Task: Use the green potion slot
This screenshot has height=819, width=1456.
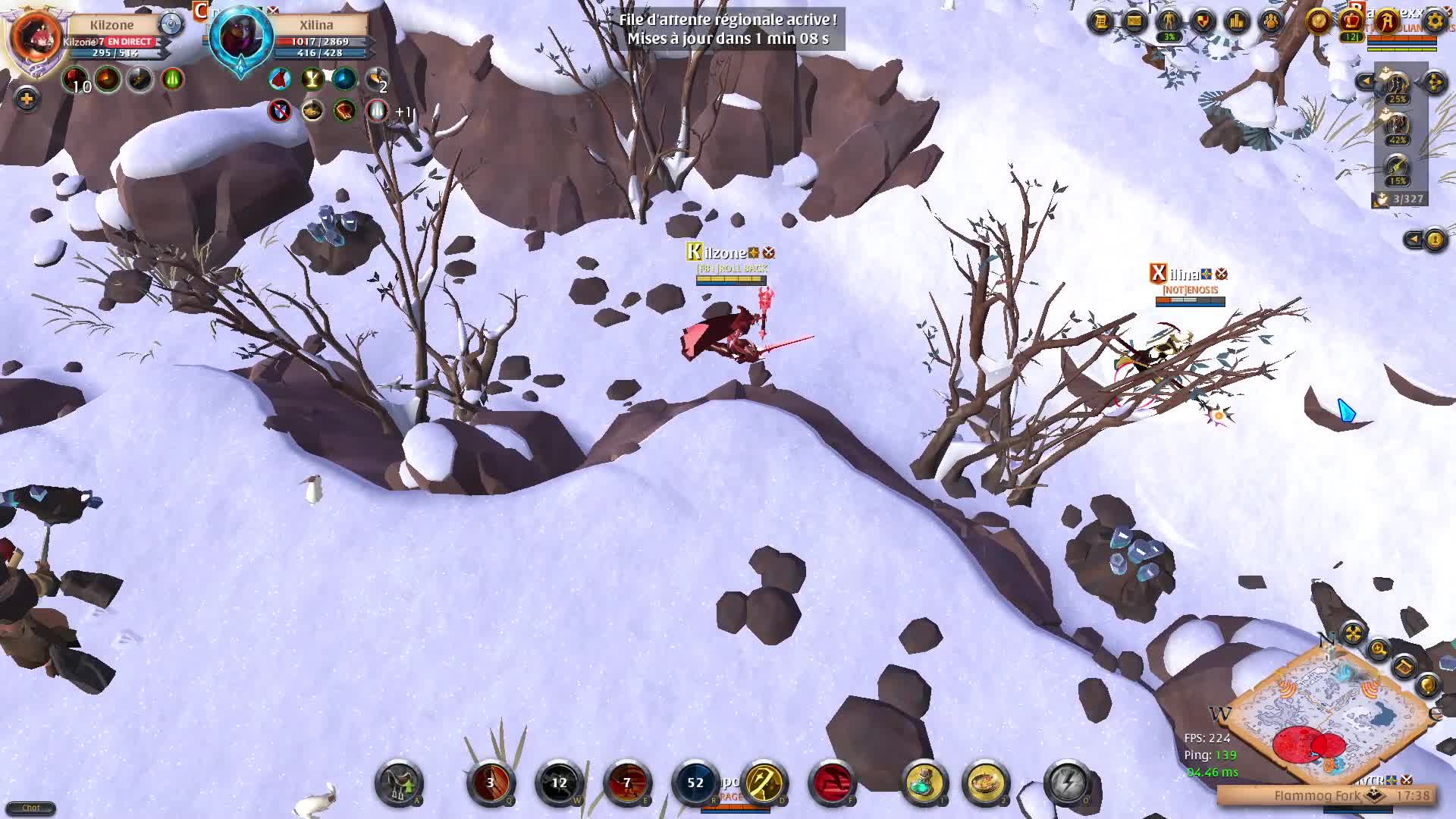Action: point(924,783)
